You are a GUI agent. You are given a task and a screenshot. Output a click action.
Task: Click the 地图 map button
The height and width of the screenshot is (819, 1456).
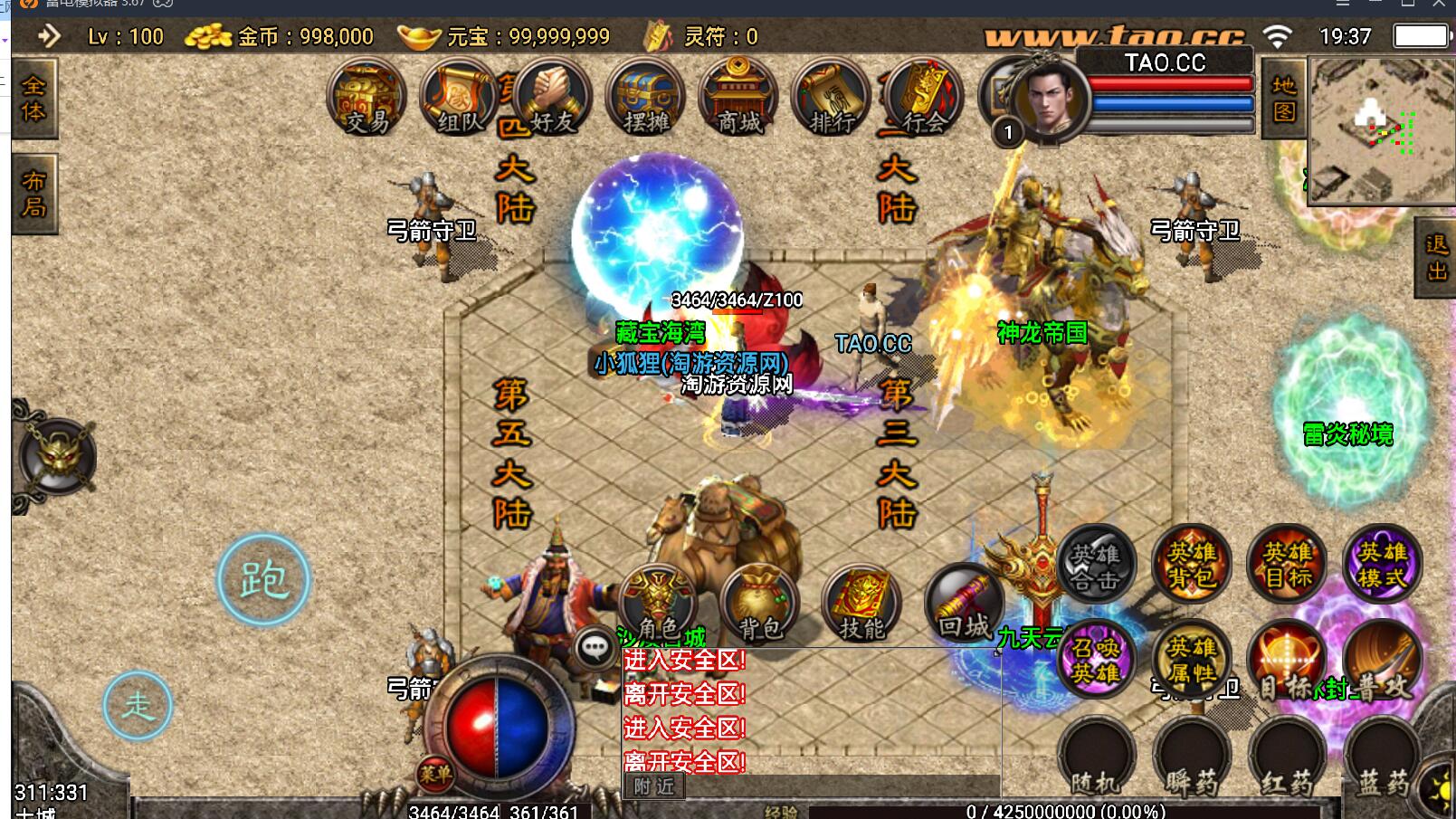click(x=1284, y=99)
